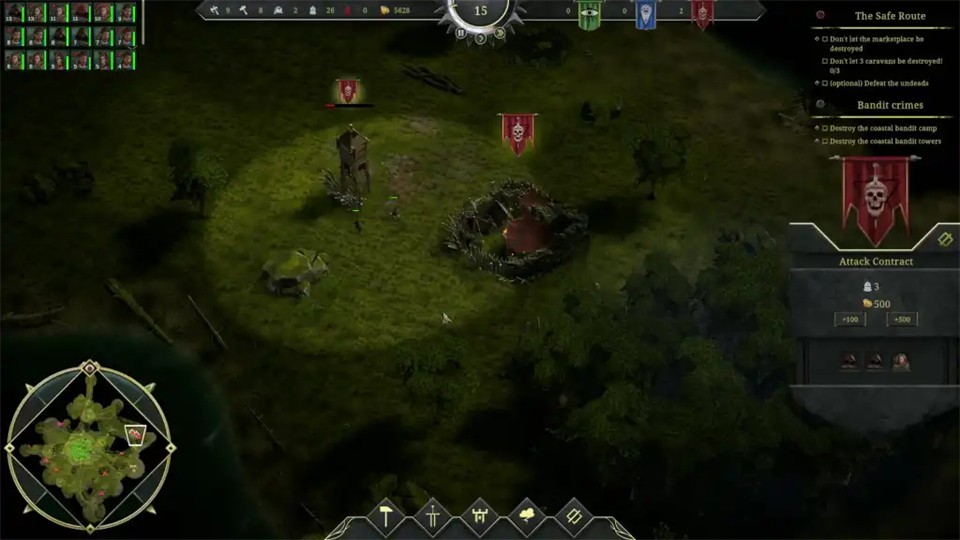The width and height of the screenshot is (960, 540).
Task: Click the blue shield defense banner
Action: (645, 14)
